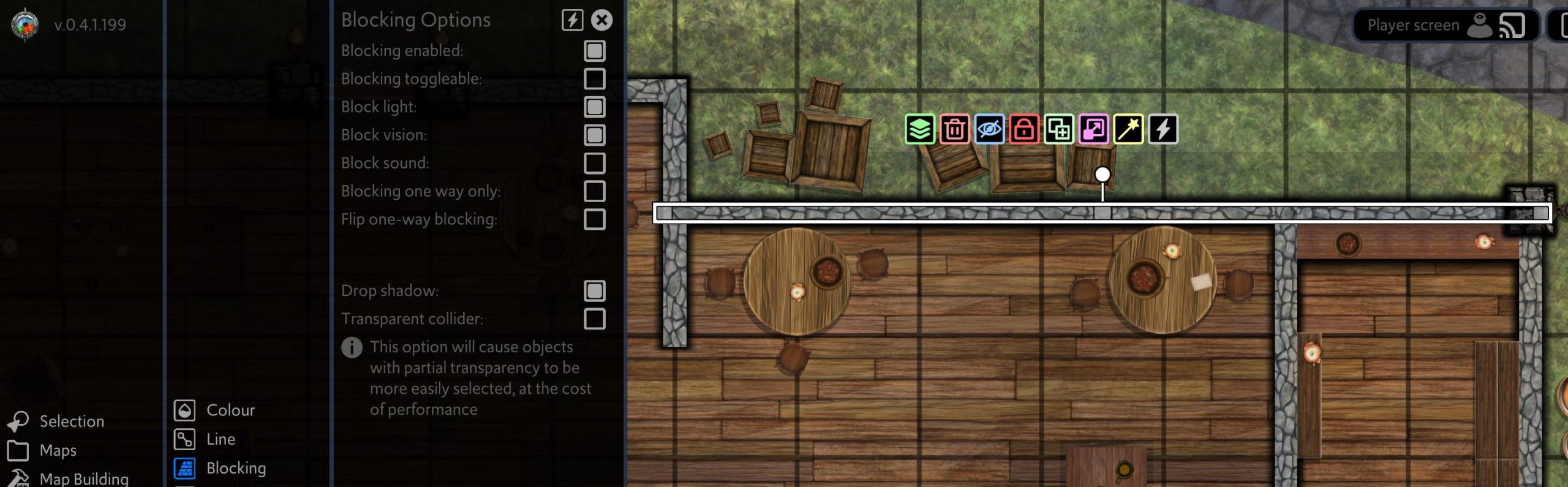This screenshot has height=487, width=1568.
Task: Click the green layers icon in object toolbar
Action: (x=919, y=129)
